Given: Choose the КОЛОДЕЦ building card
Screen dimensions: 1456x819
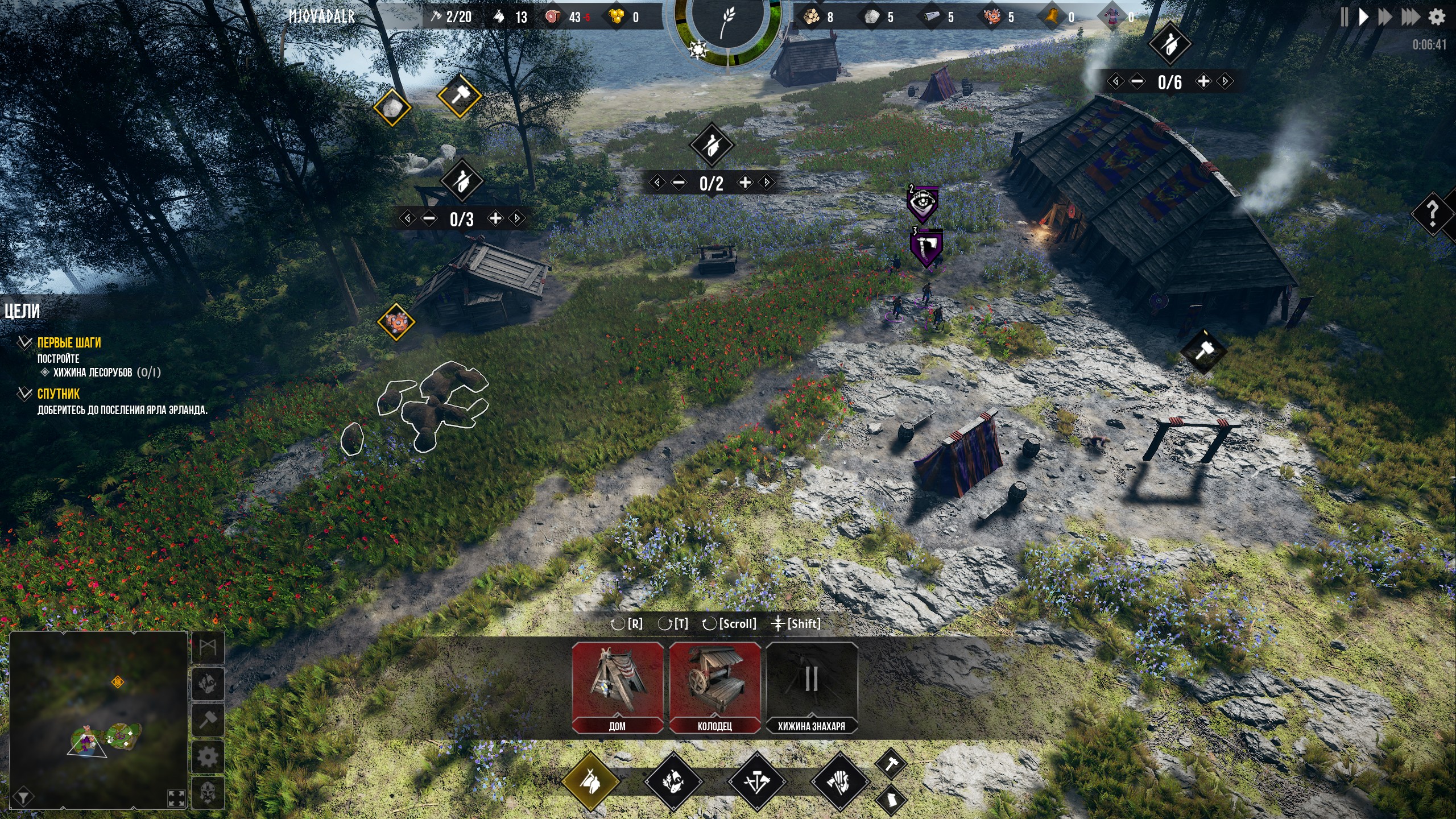Looking at the screenshot, I should [x=715, y=687].
